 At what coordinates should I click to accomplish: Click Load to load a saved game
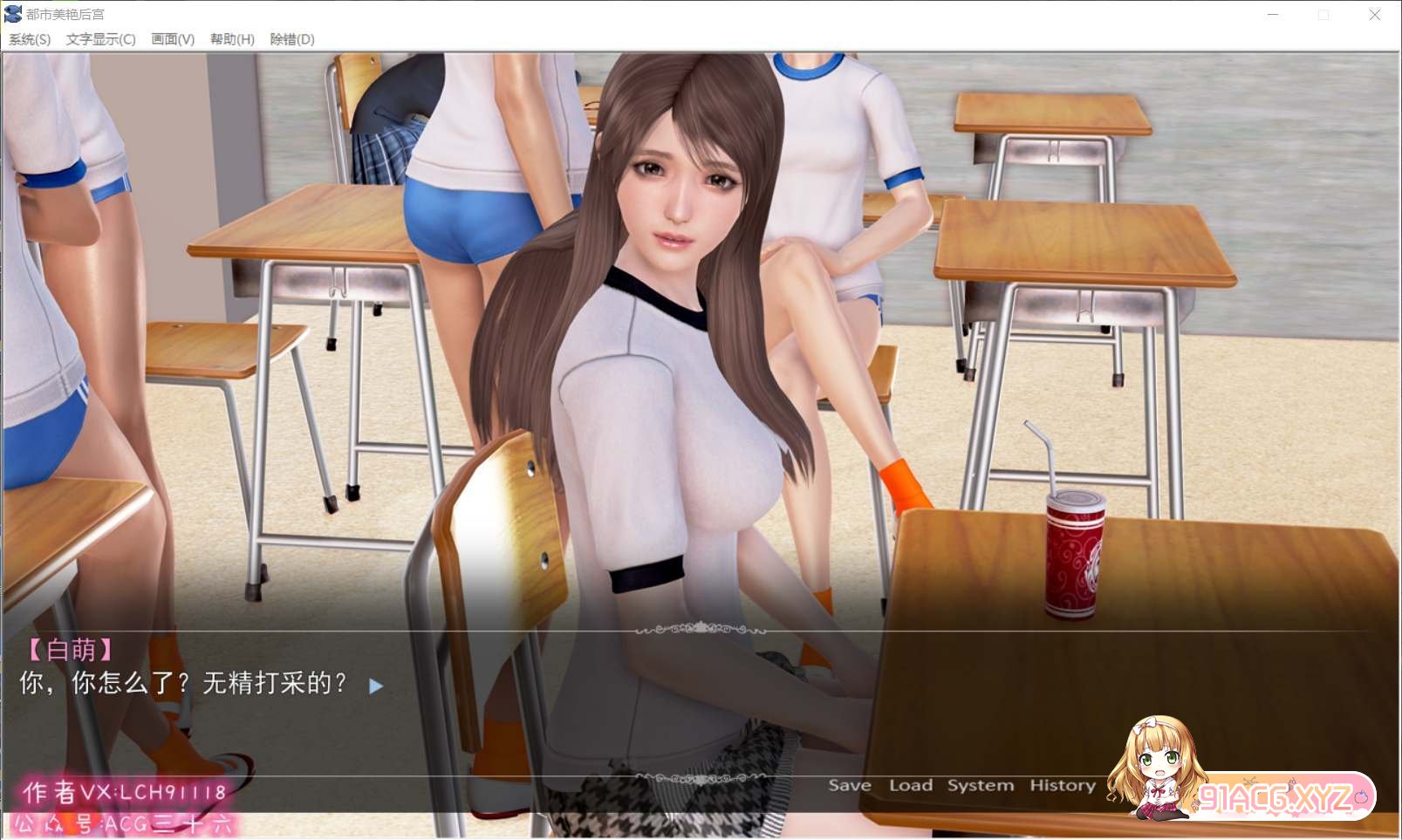(x=911, y=784)
